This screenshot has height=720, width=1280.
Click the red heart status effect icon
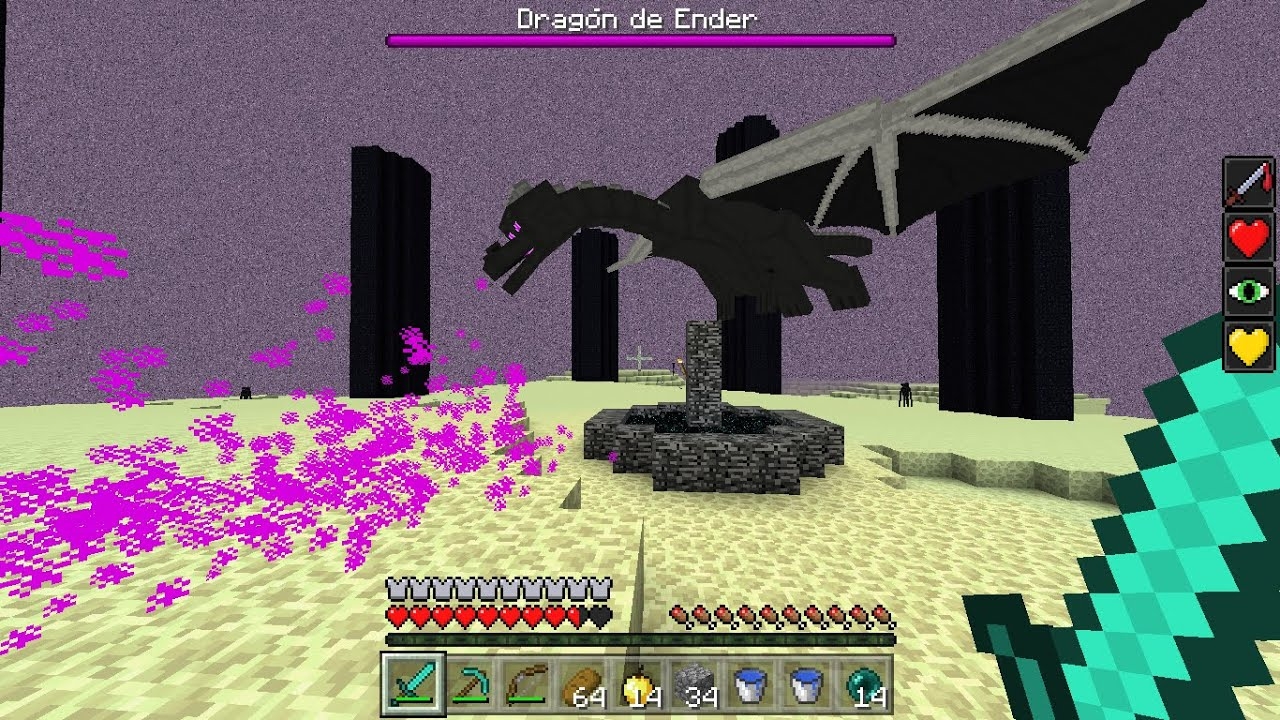coord(1249,238)
